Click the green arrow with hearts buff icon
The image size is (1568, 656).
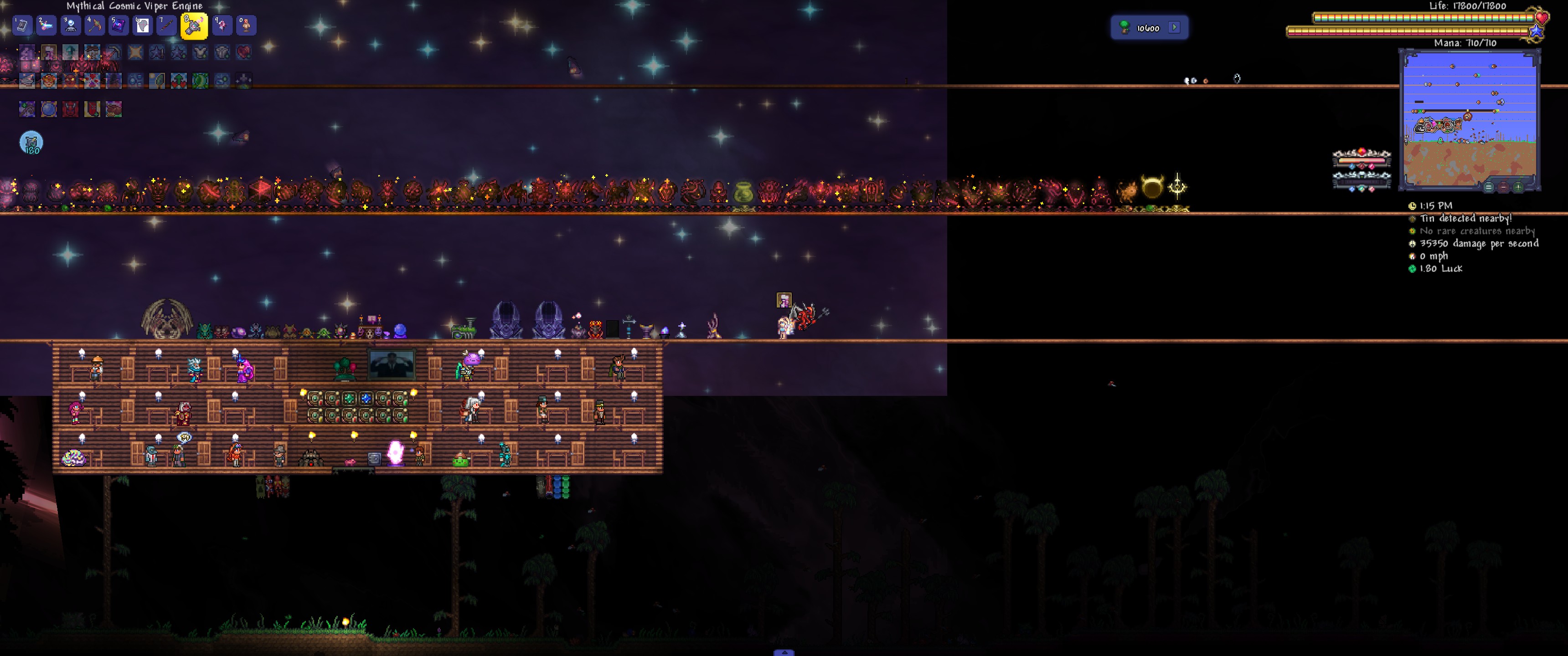(x=178, y=80)
